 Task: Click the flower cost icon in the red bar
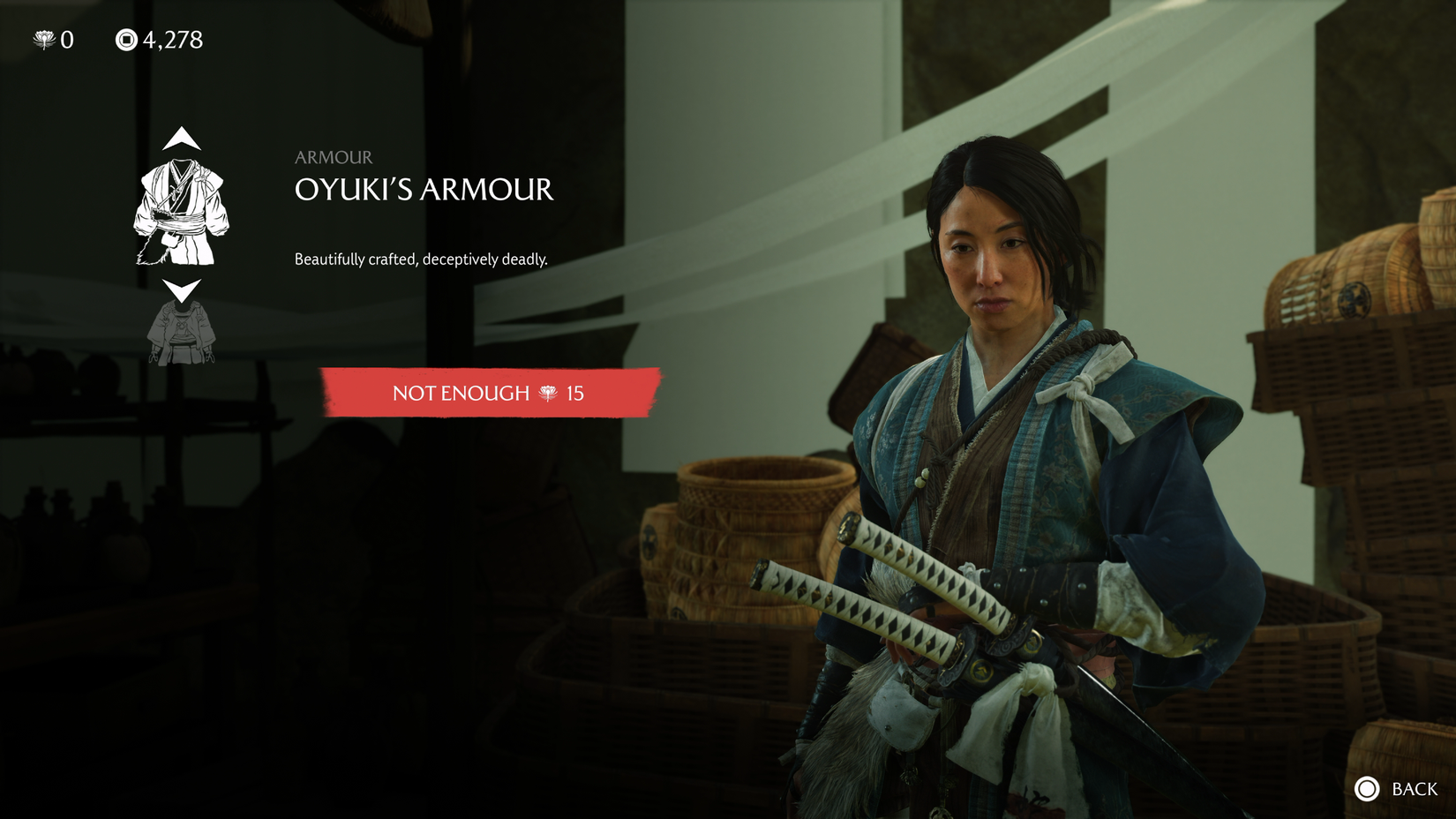[x=547, y=394]
